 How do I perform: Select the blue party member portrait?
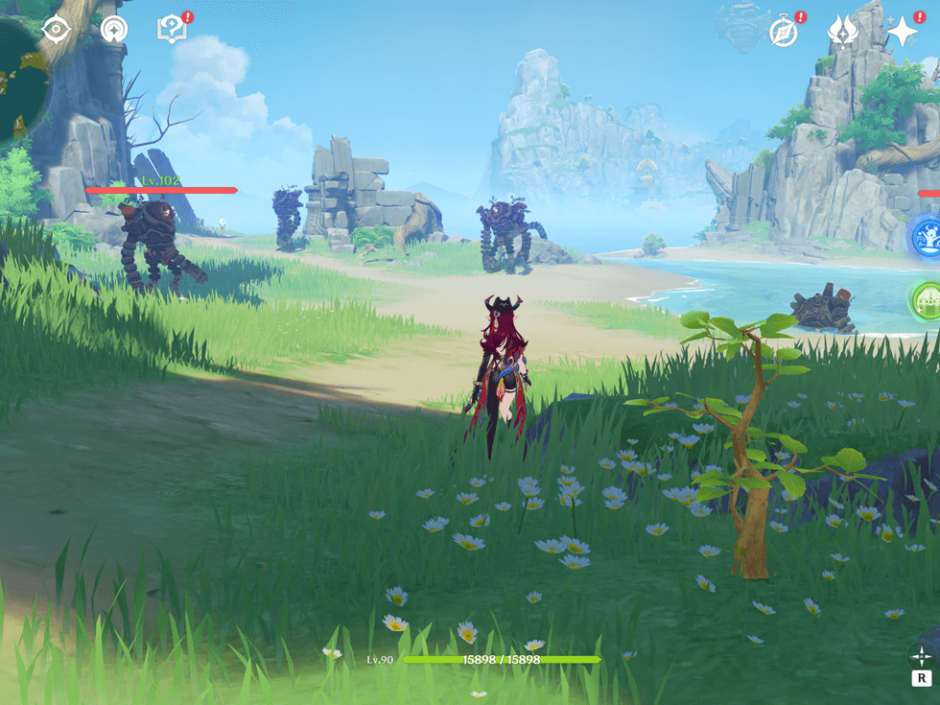[926, 237]
